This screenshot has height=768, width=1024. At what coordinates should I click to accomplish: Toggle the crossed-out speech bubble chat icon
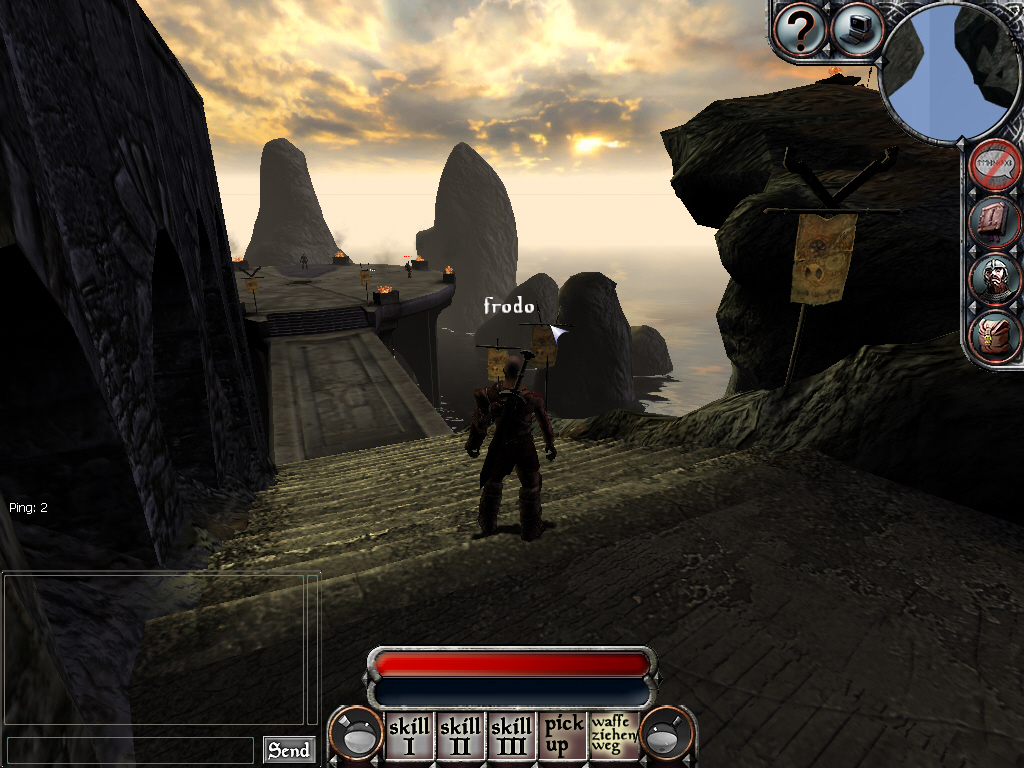[996, 164]
